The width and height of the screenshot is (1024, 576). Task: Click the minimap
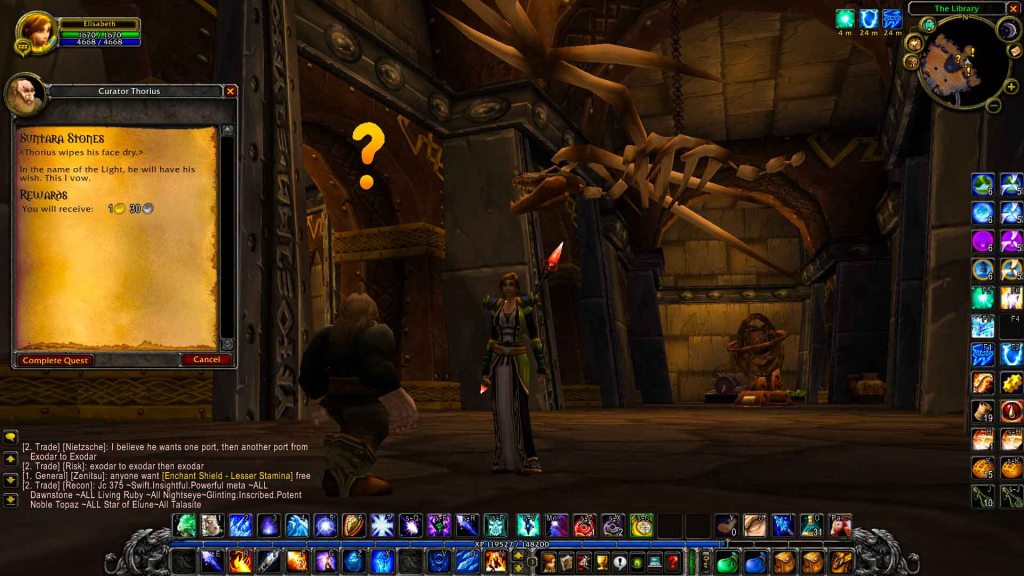pyautogui.click(x=962, y=65)
